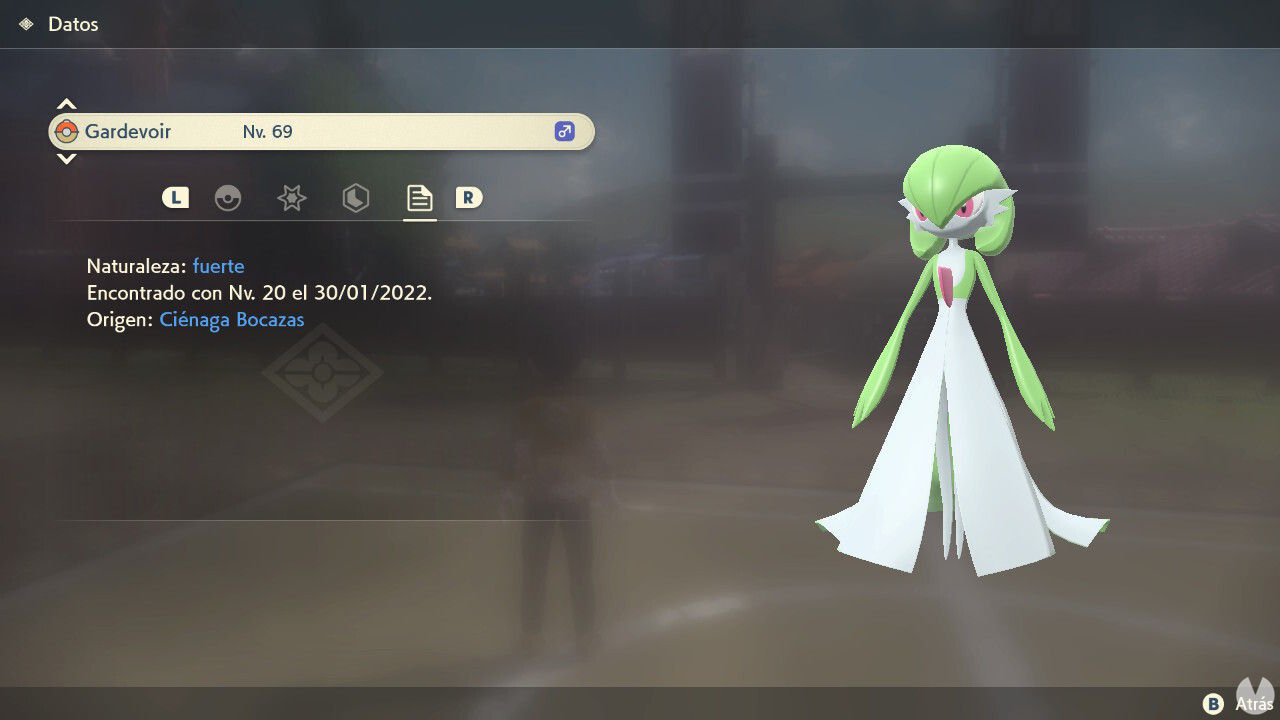The width and height of the screenshot is (1280, 720).
Task: Click the L shoulder button icon
Action: pos(175,197)
